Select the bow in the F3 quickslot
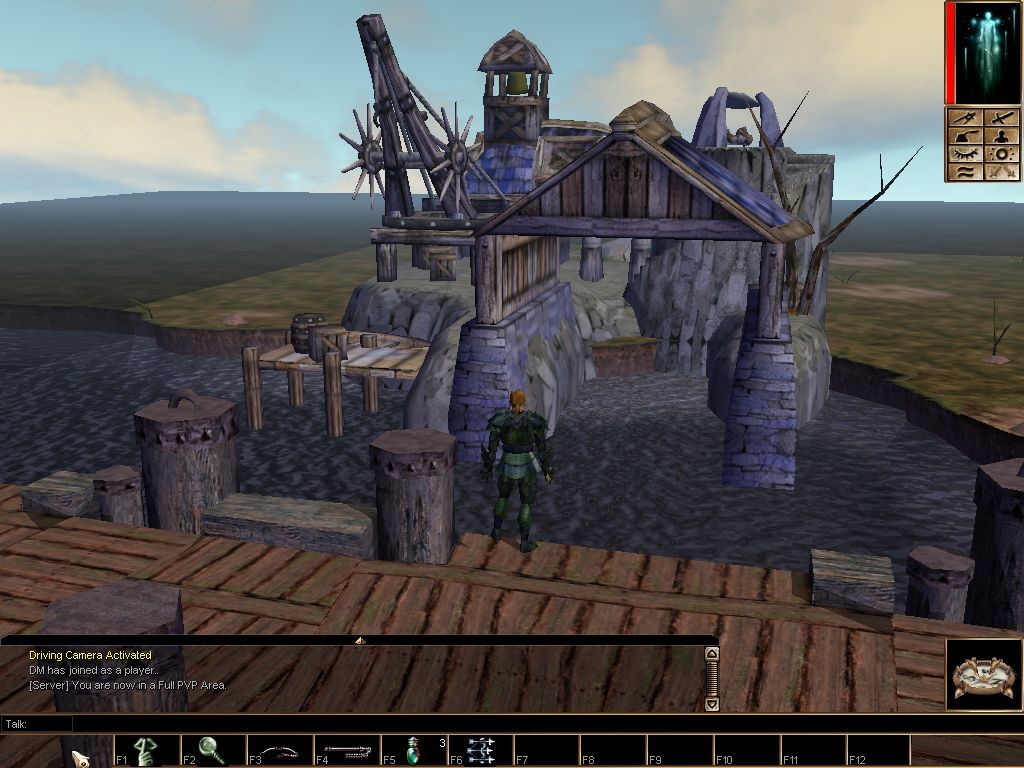The width and height of the screenshot is (1024, 768). click(280, 751)
